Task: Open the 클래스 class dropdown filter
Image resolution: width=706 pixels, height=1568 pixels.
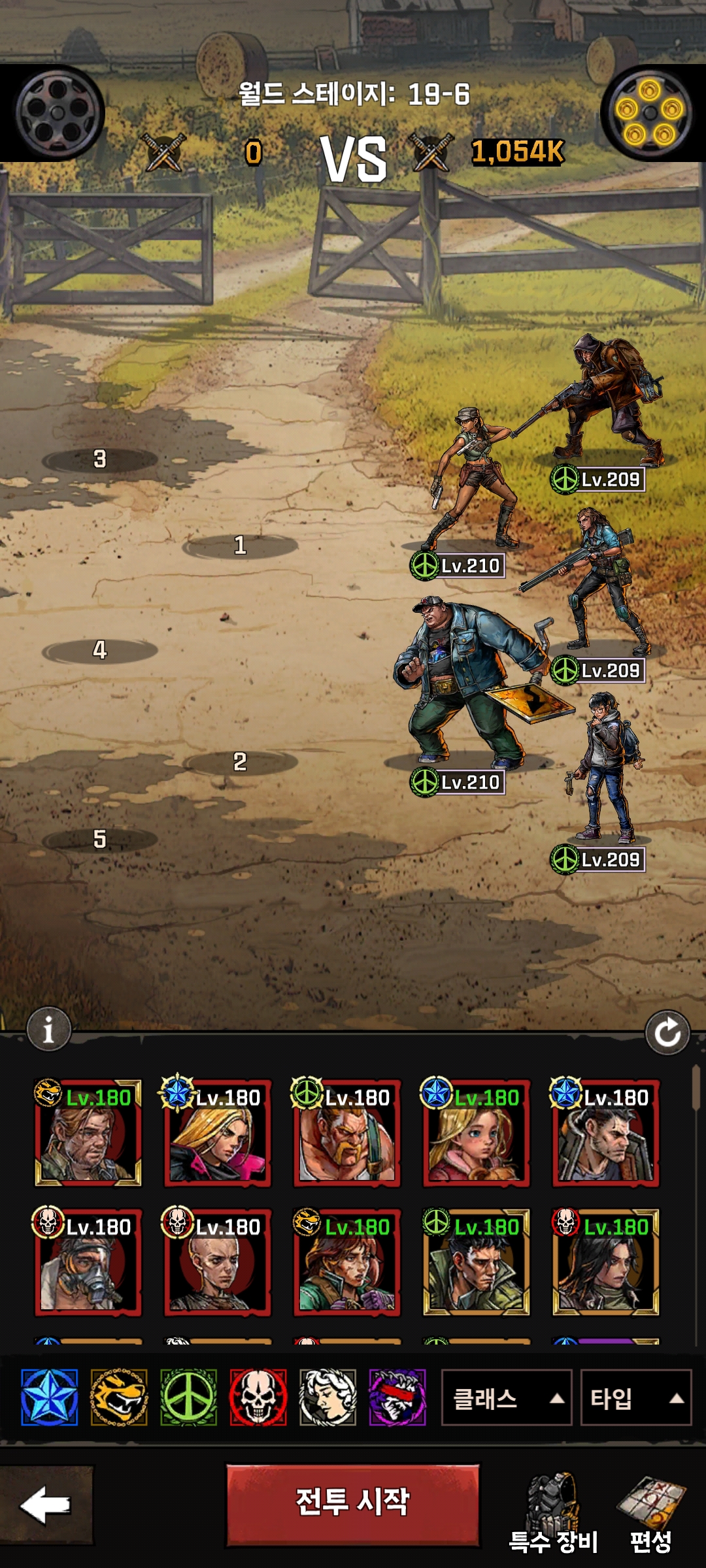Action: pos(507,1398)
